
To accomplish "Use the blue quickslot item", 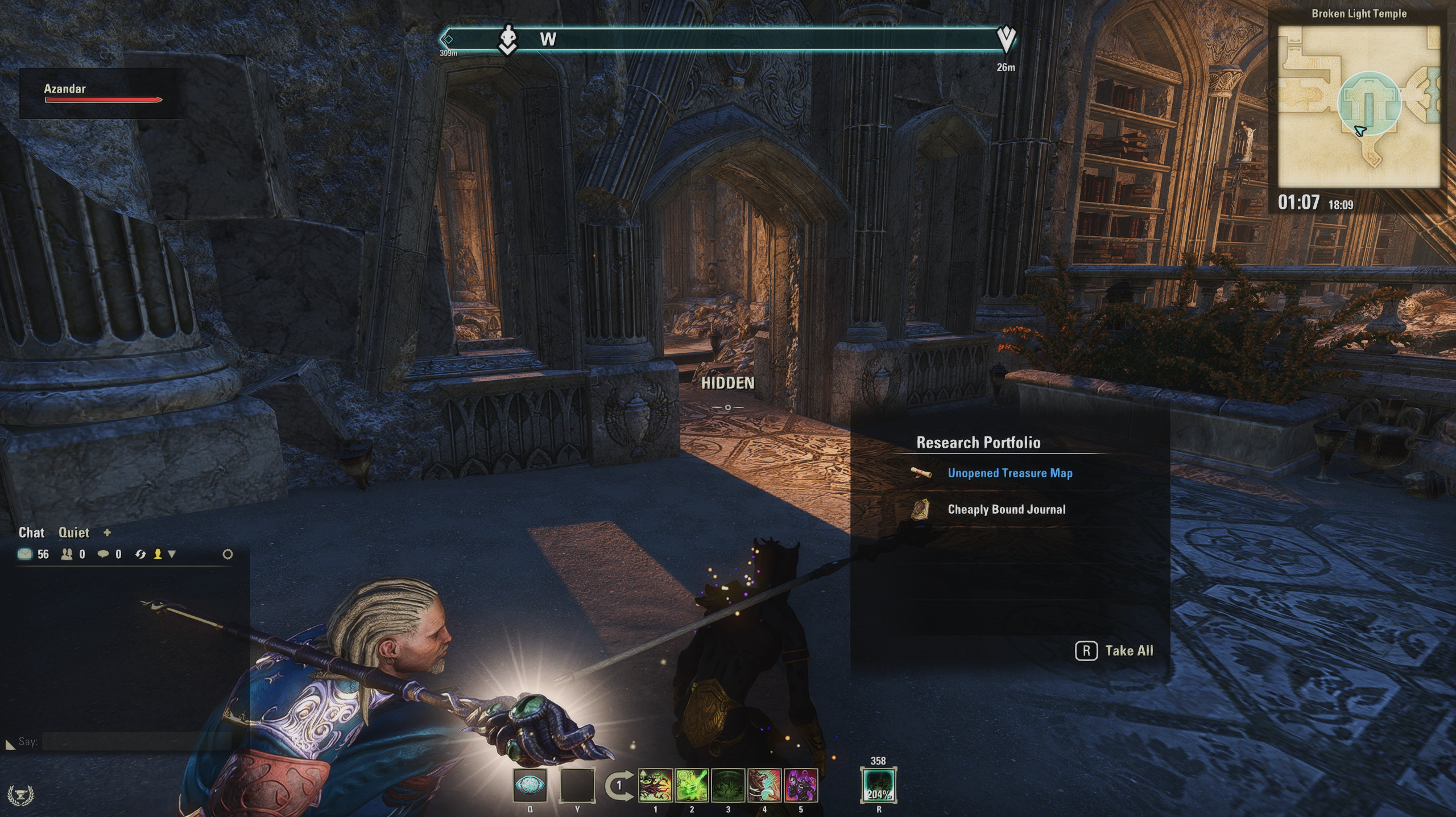I will click(x=530, y=786).
